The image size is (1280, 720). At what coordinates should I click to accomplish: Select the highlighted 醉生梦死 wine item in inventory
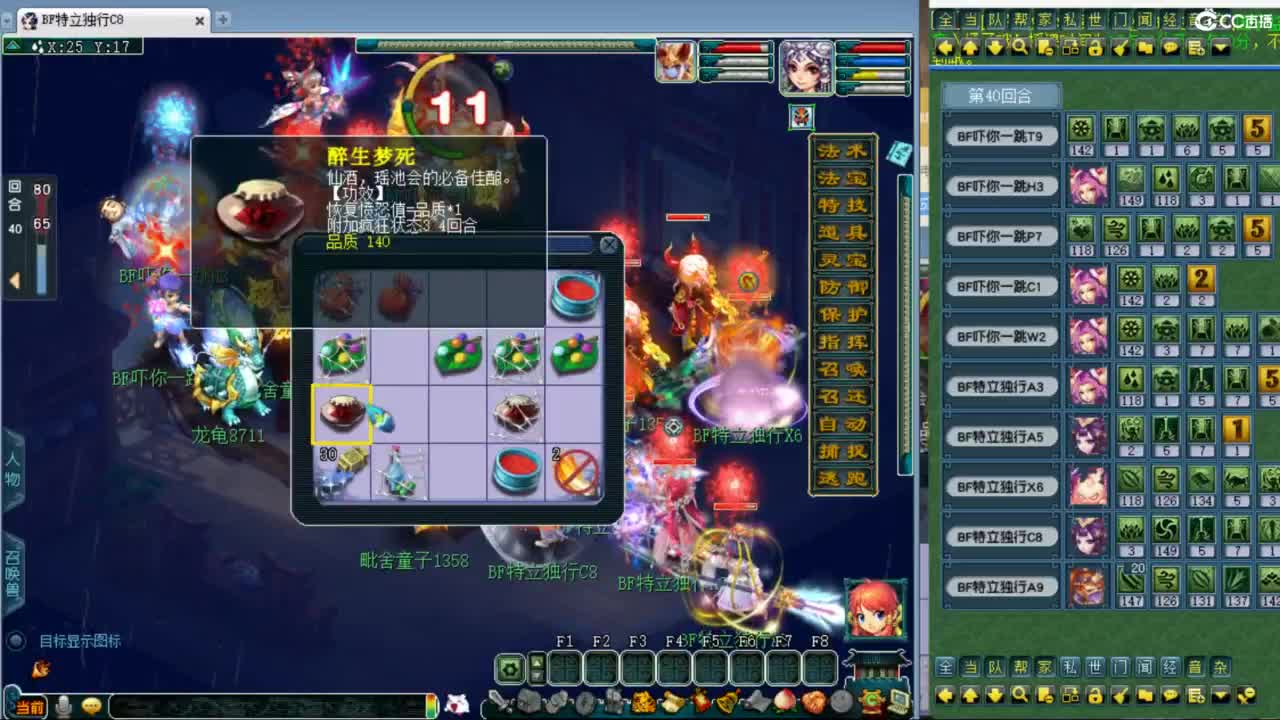343,413
